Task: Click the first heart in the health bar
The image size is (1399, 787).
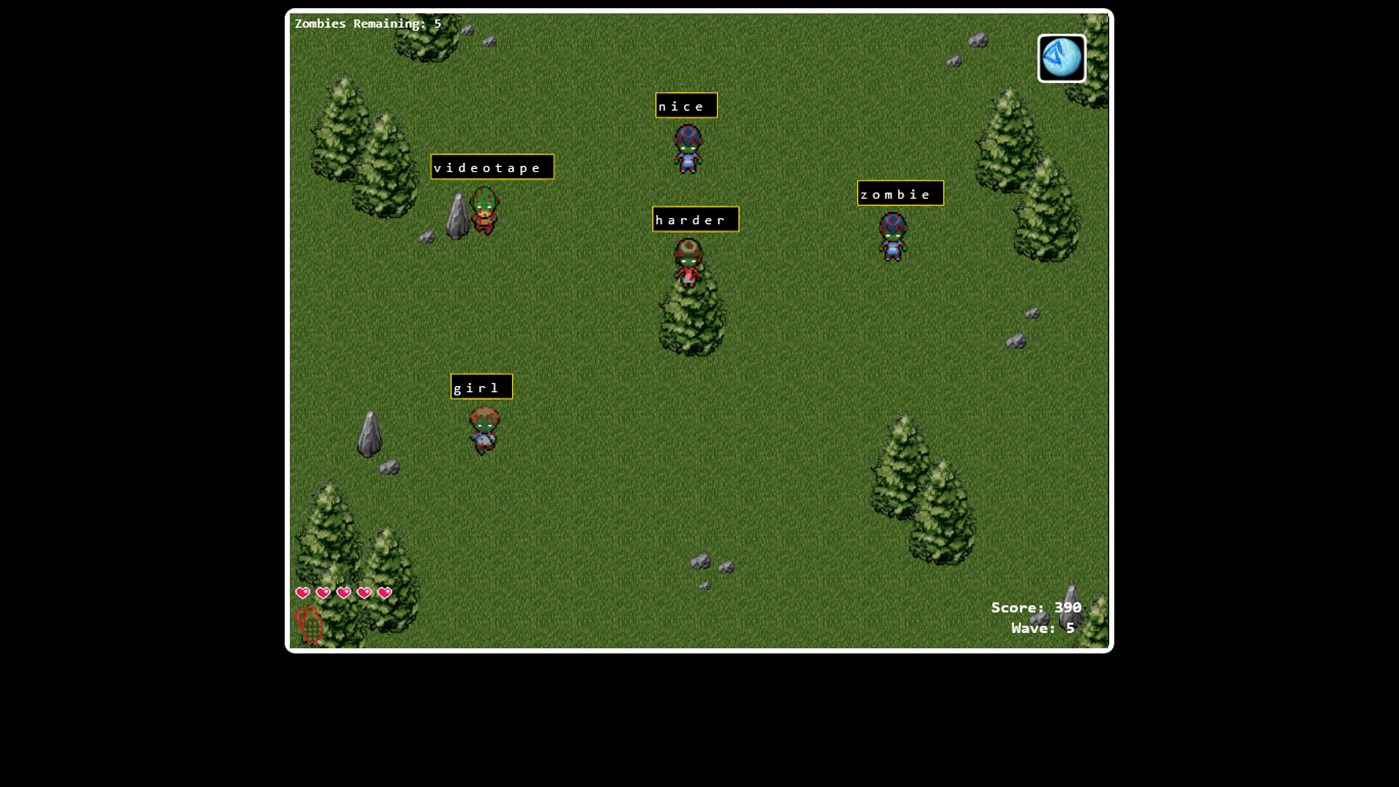Action: click(302, 592)
